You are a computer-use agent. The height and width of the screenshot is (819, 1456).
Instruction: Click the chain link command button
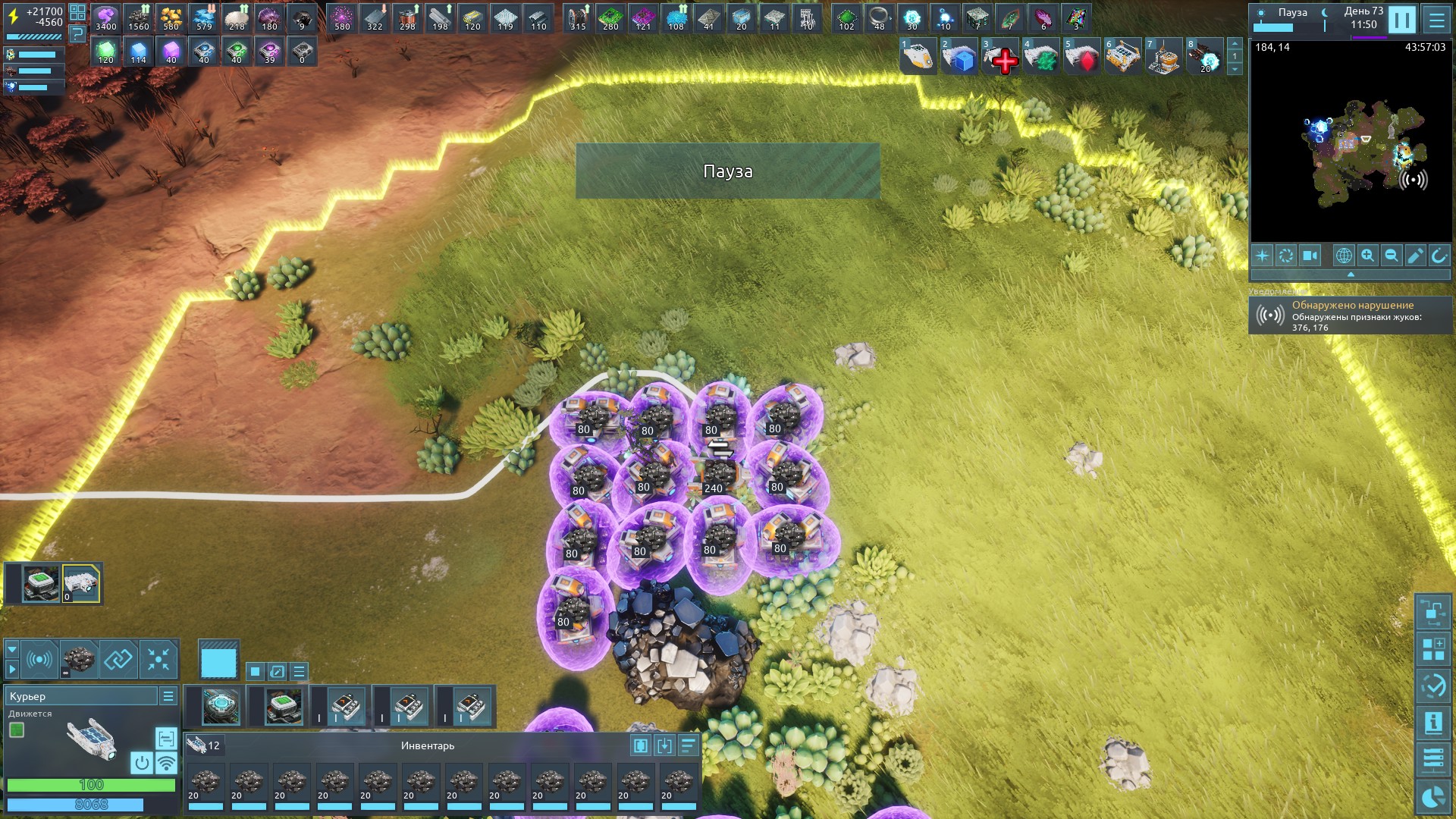tap(118, 659)
